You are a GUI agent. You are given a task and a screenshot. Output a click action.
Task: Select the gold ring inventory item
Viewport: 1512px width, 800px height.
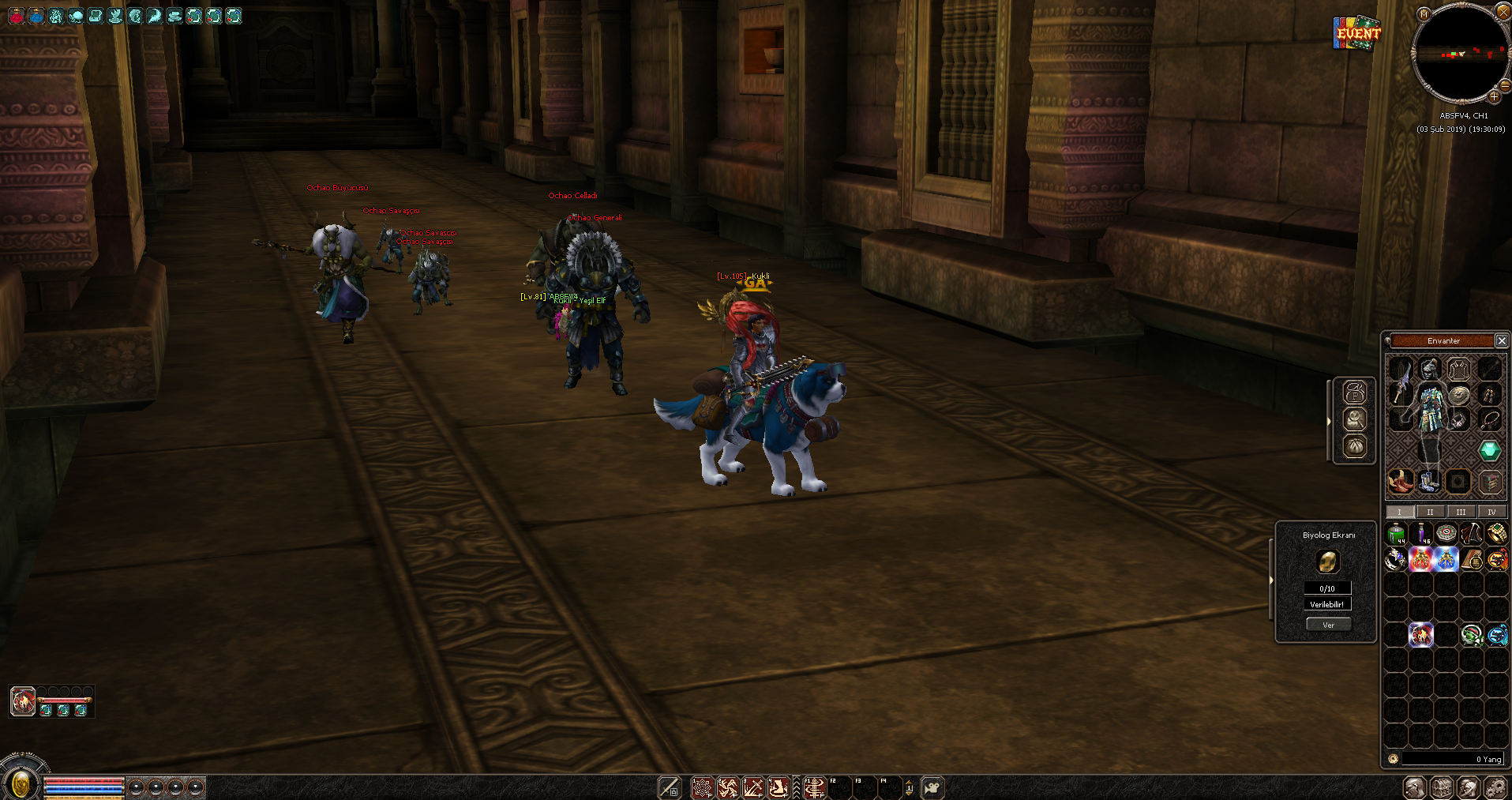tap(1497, 535)
